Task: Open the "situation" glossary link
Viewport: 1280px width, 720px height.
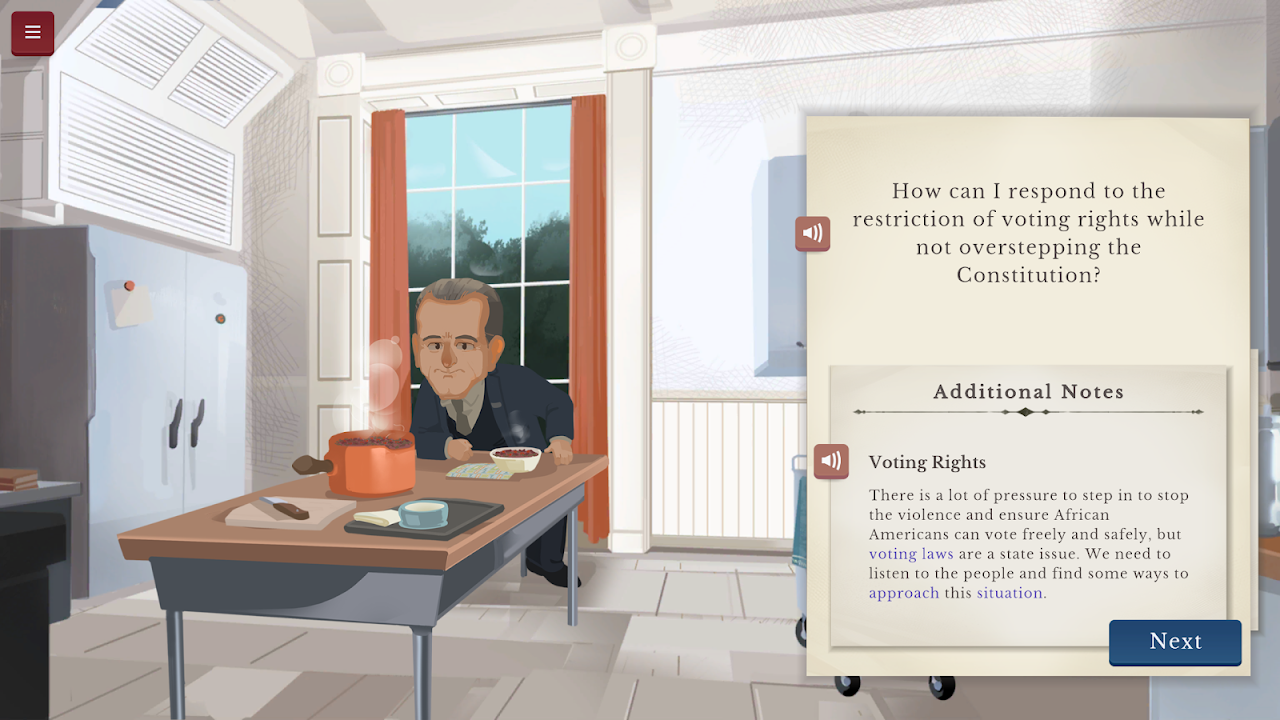Action: 1010,593
